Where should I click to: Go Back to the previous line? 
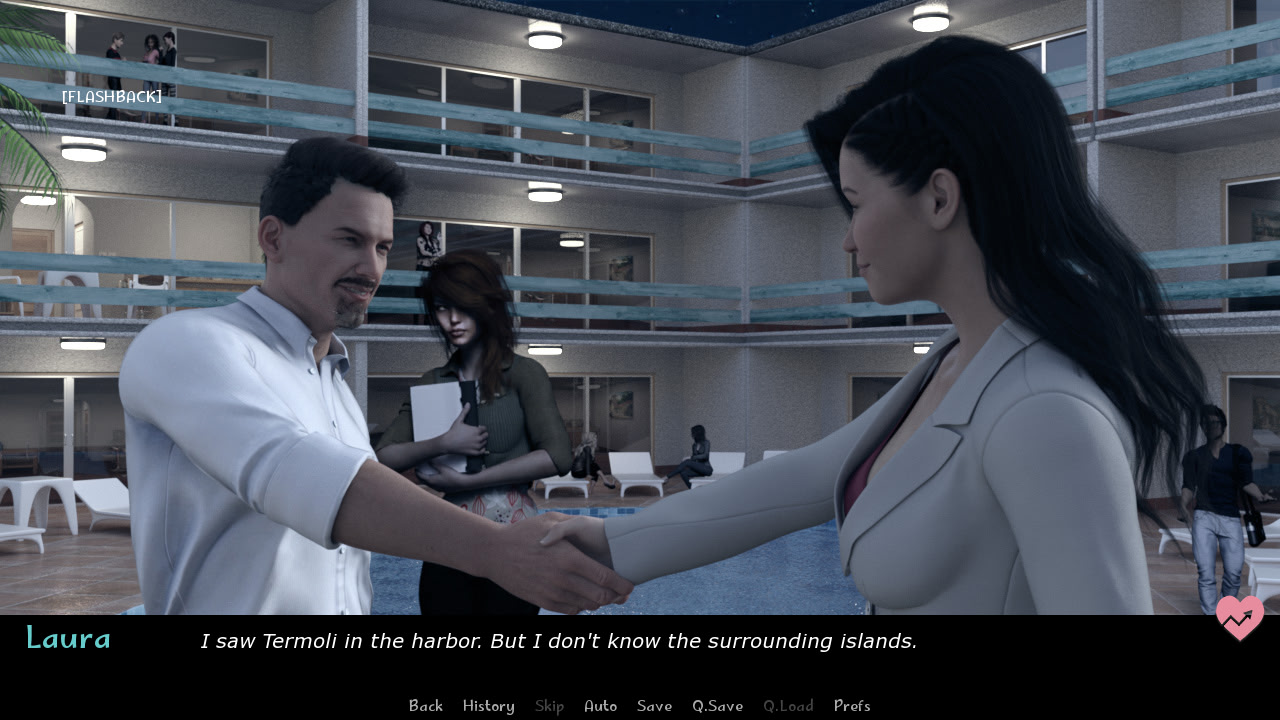[x=425, y=706]
